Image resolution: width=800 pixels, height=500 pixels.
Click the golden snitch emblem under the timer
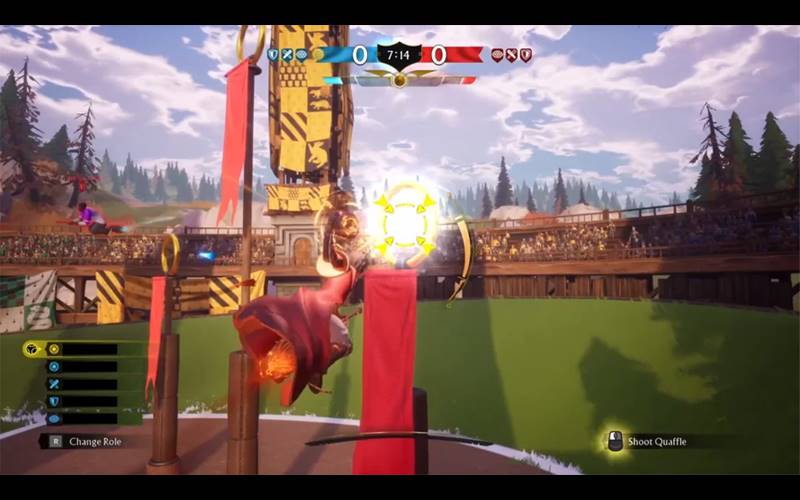pos(399,79)
